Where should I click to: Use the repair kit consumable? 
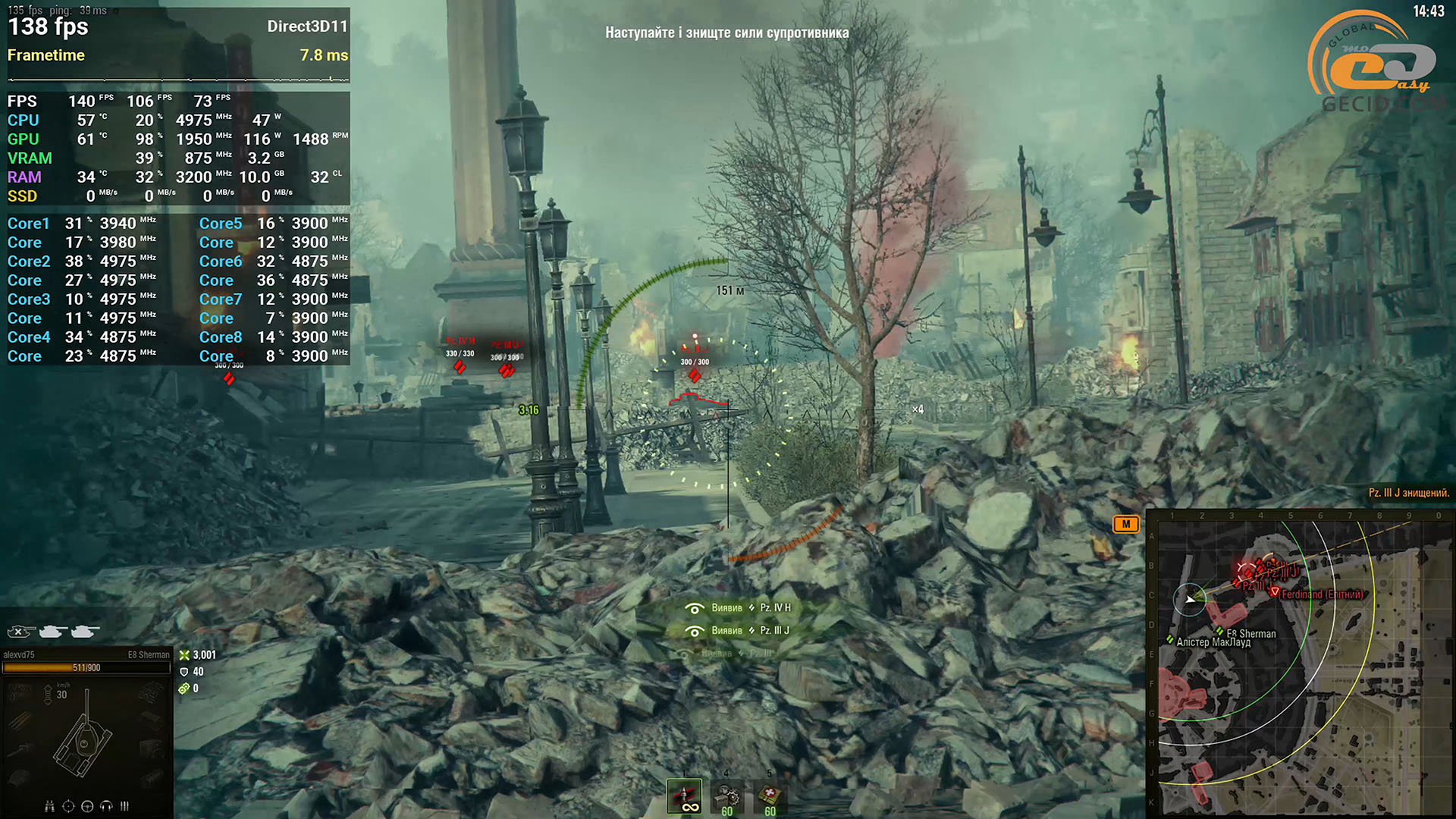pos(727,796)
